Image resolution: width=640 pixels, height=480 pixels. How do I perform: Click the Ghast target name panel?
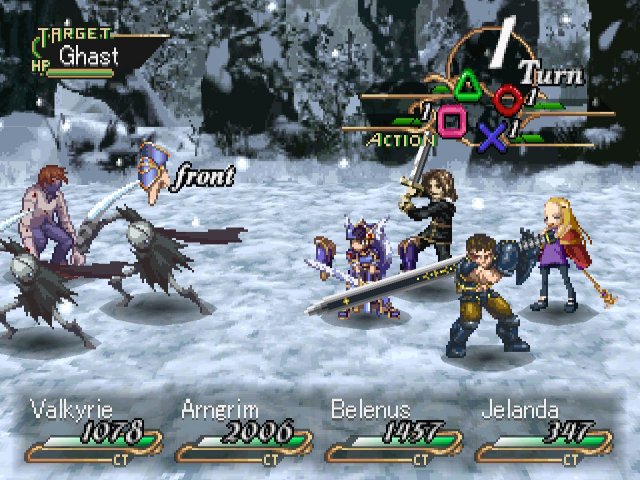coord(90,56)
